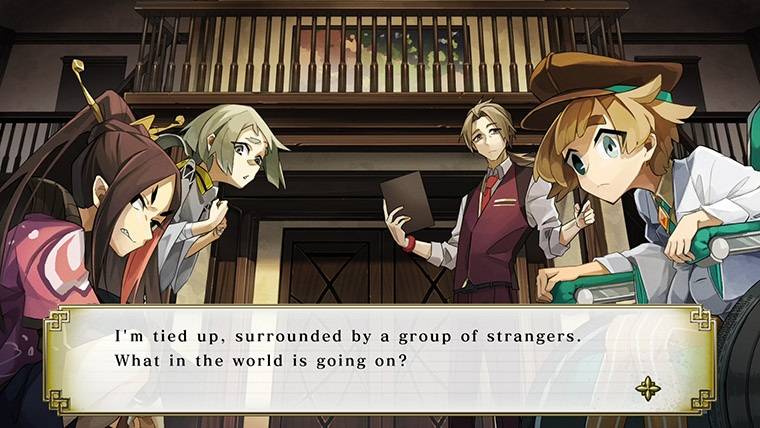The height and width of the screenshot is (428, 760).
Task: Click the gold star continue indicator
Action: pyautogui.click(x=647, y=388)
